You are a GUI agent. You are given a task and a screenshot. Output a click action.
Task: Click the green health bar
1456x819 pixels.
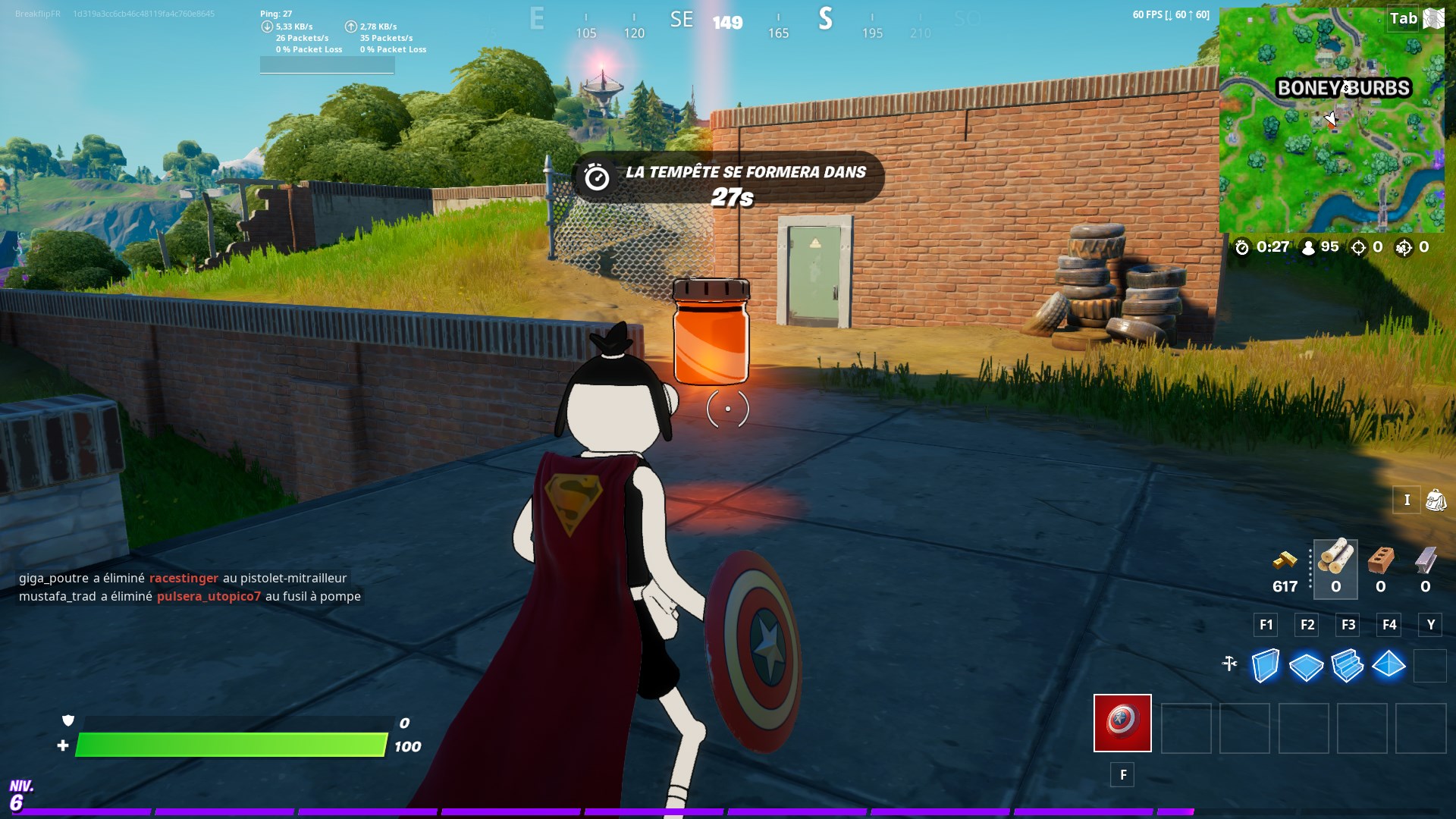[x=227, y=746]
